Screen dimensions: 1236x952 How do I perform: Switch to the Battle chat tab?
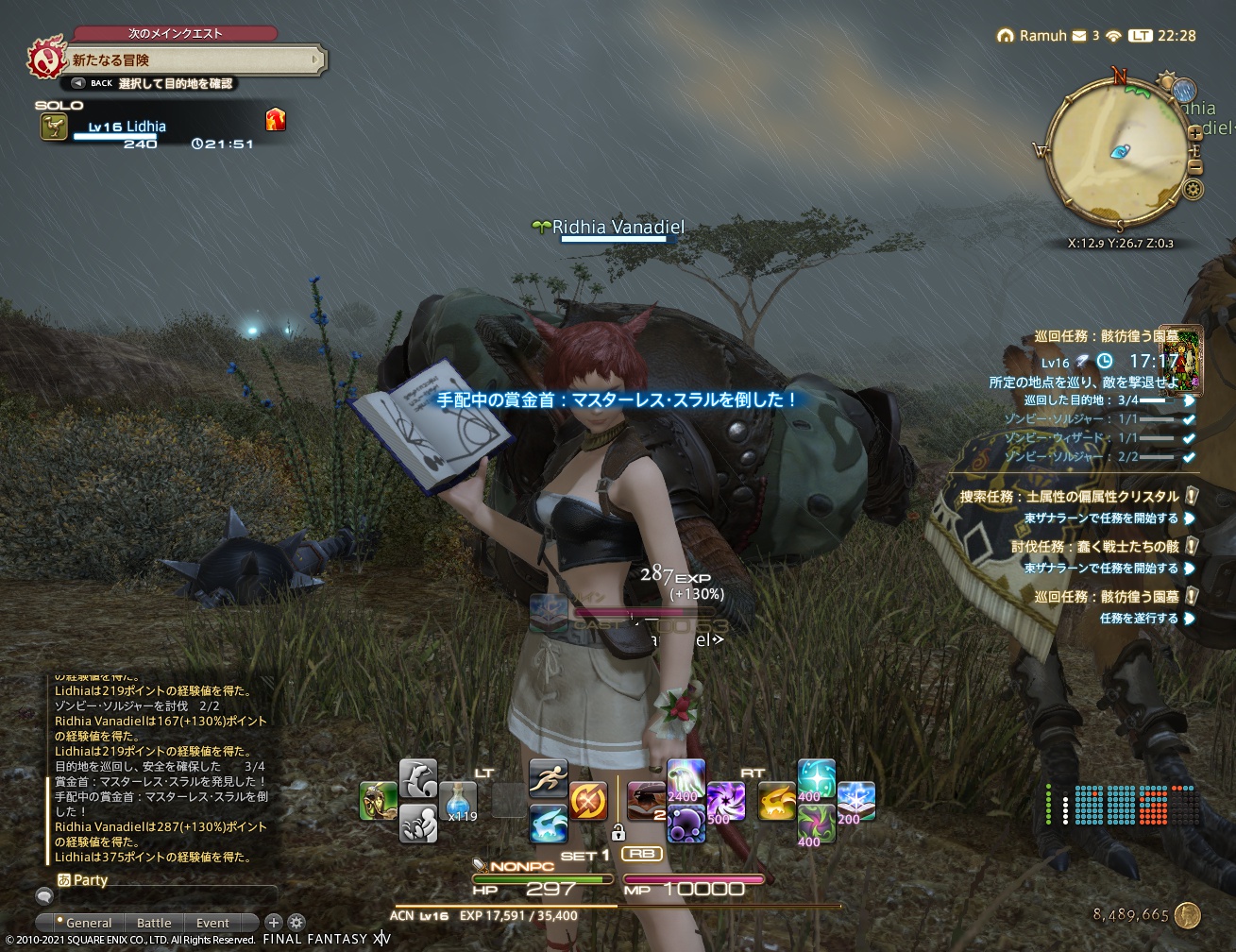point(155,922)
